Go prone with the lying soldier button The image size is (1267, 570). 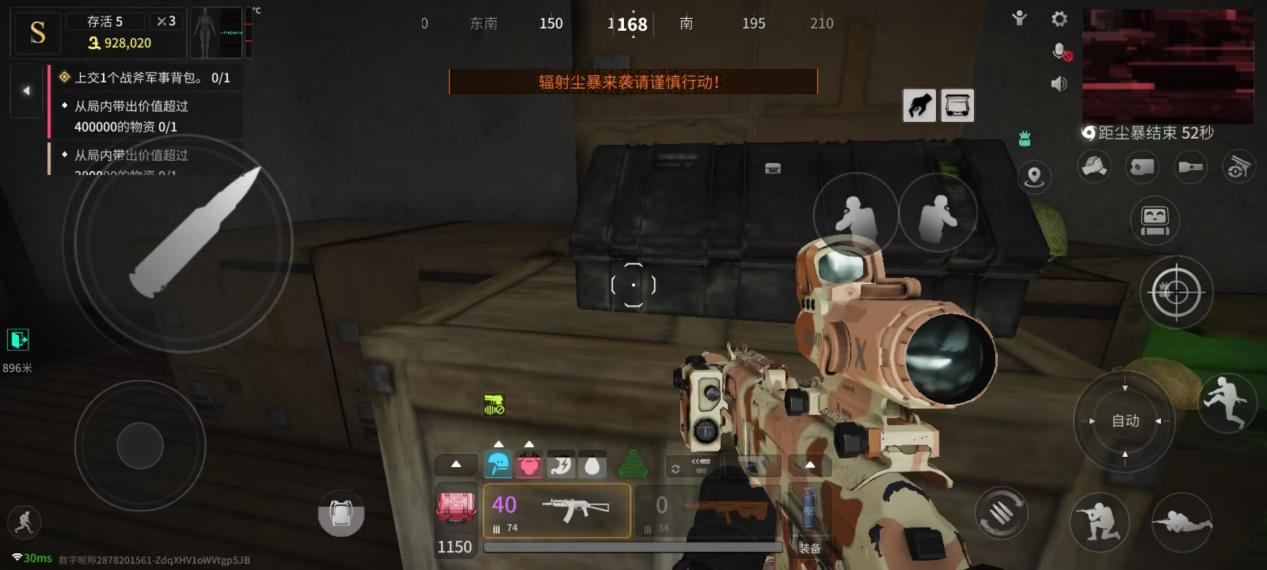[x=1182, y=522]
